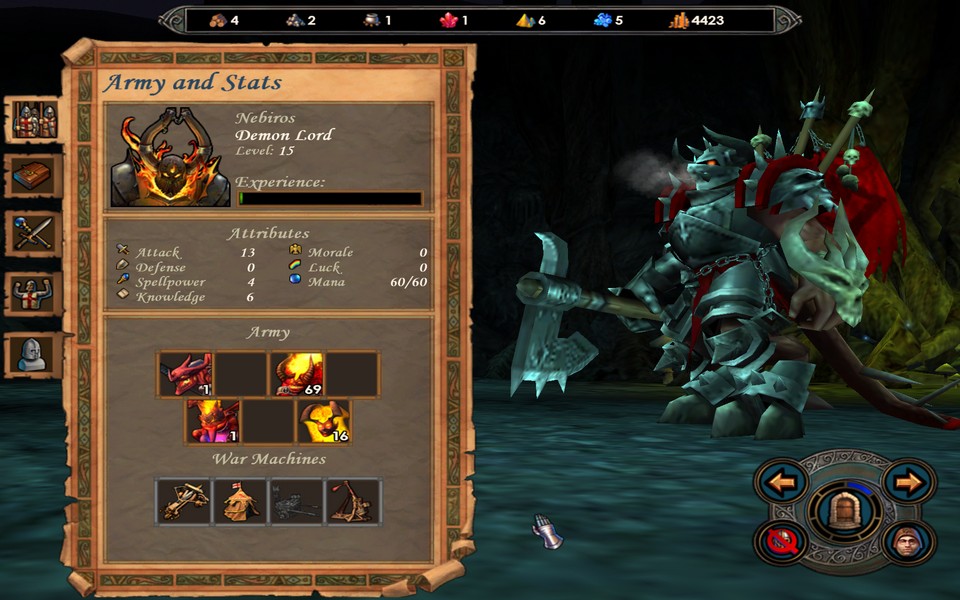Select the red horned demon stack of 1

tap(186, 375)
